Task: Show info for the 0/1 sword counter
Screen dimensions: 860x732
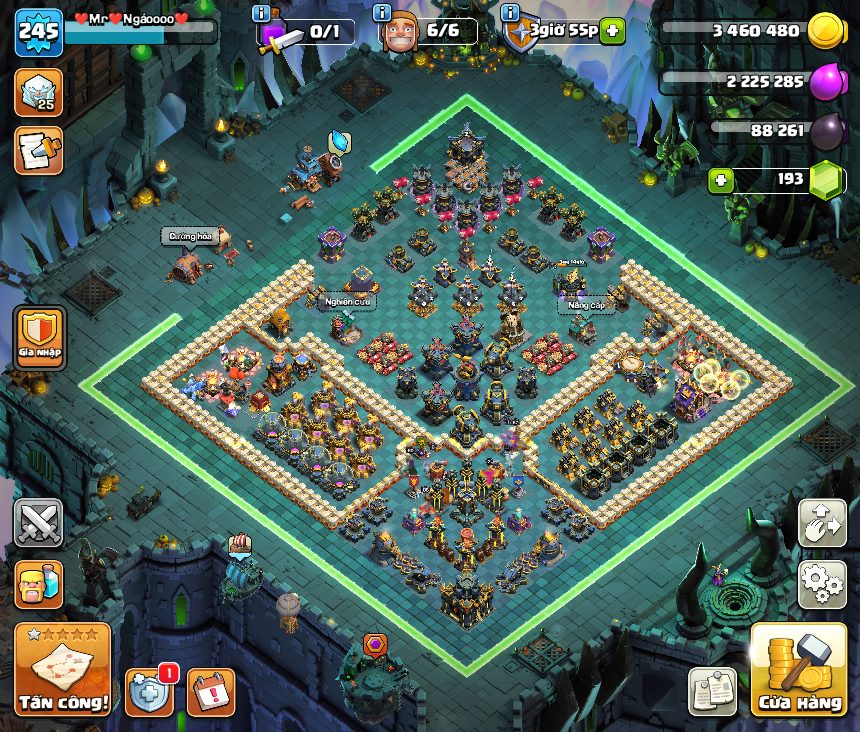Action: click(x=261, y=13)
